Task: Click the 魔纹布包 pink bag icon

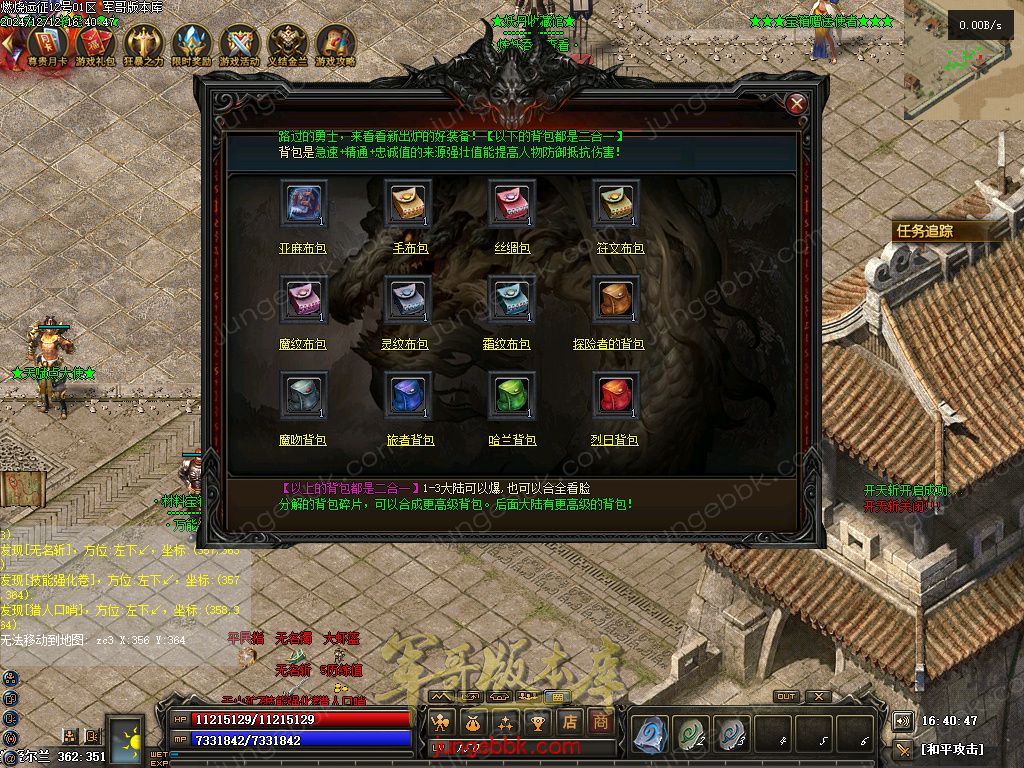Action: coord(304,300)
